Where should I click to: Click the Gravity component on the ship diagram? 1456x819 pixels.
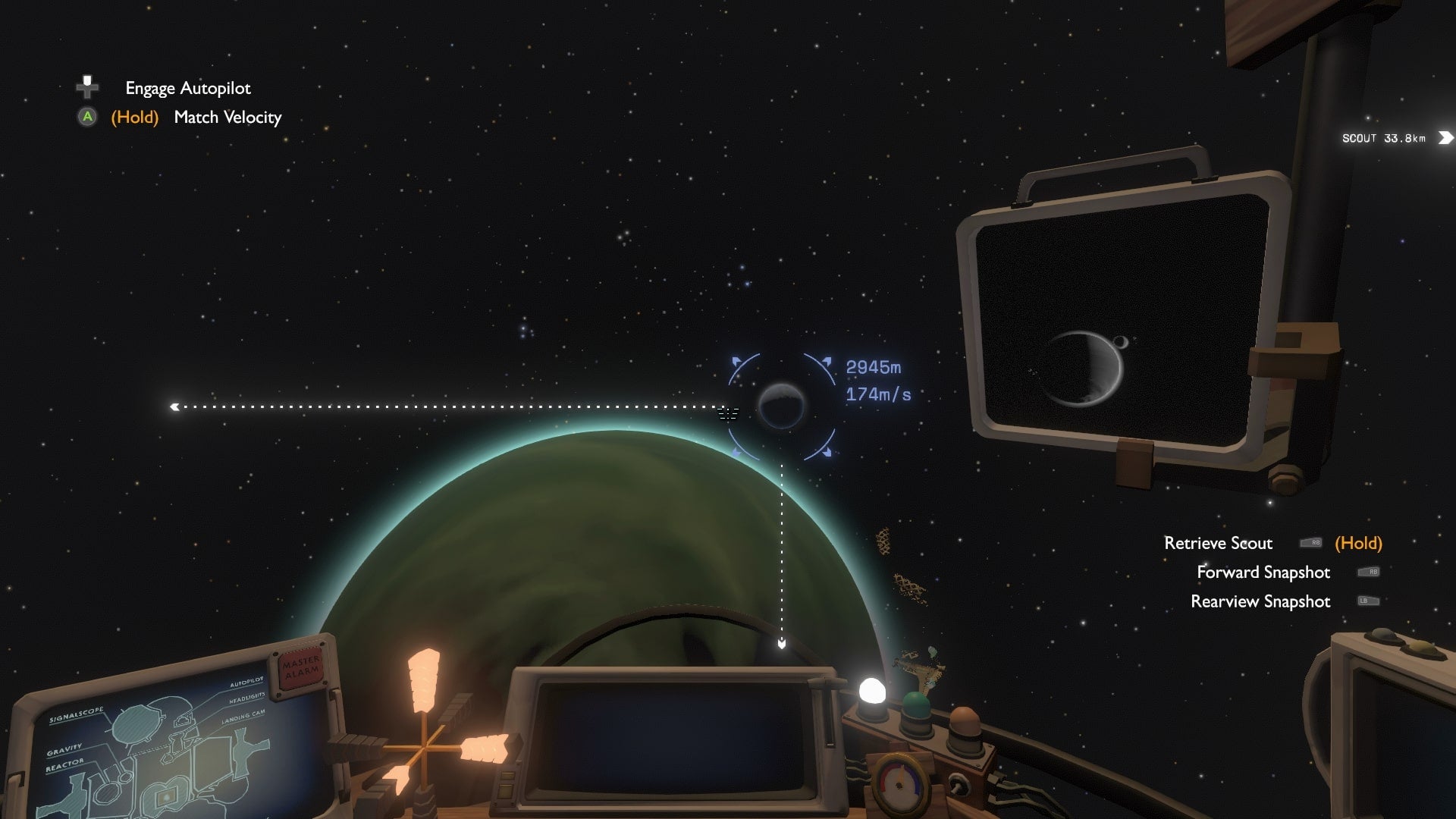[65, 749]
